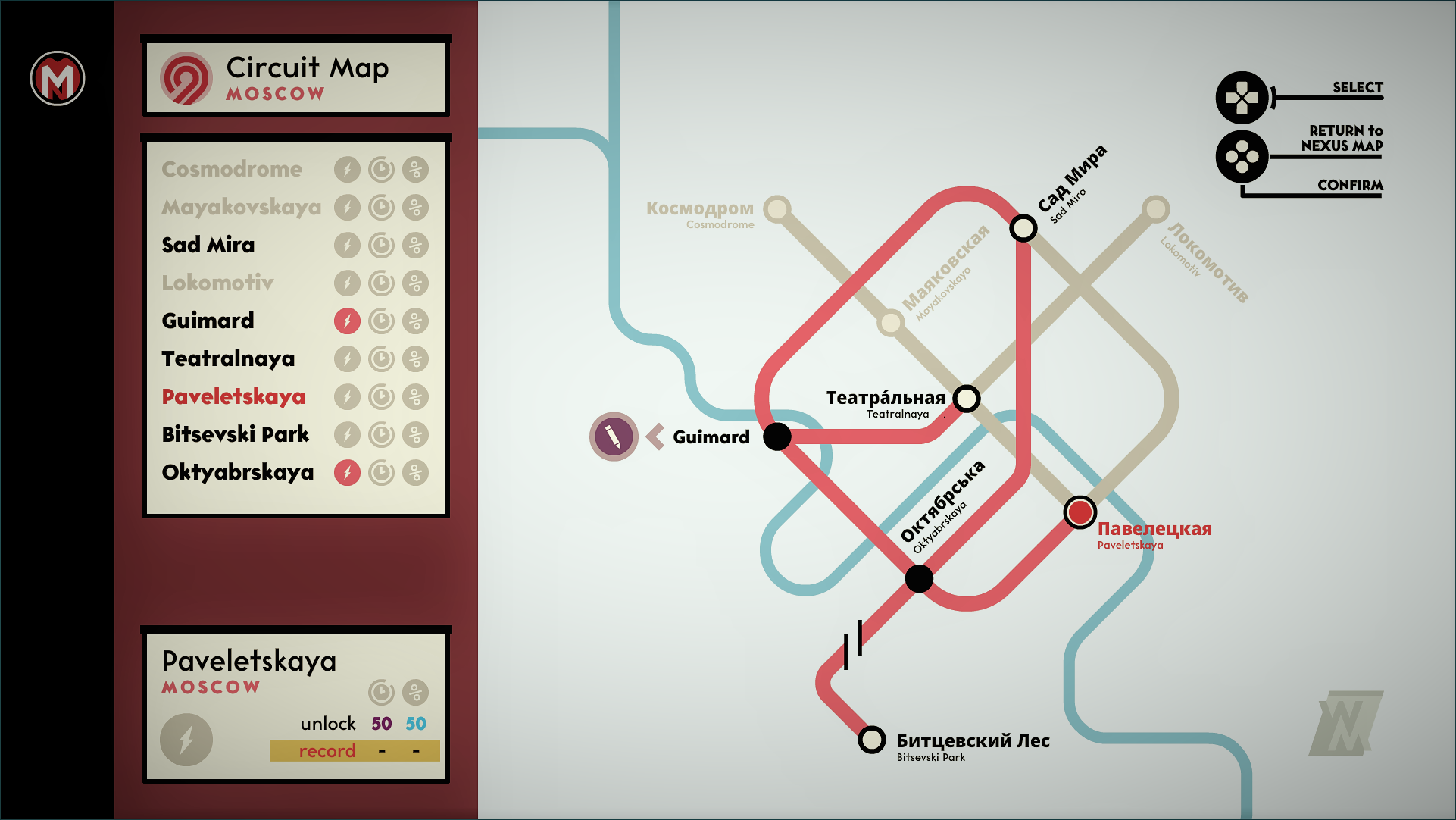Select the Teatralnaya list entry
1456x820 pixels.
pyautogui.click(x=228, y=358)
